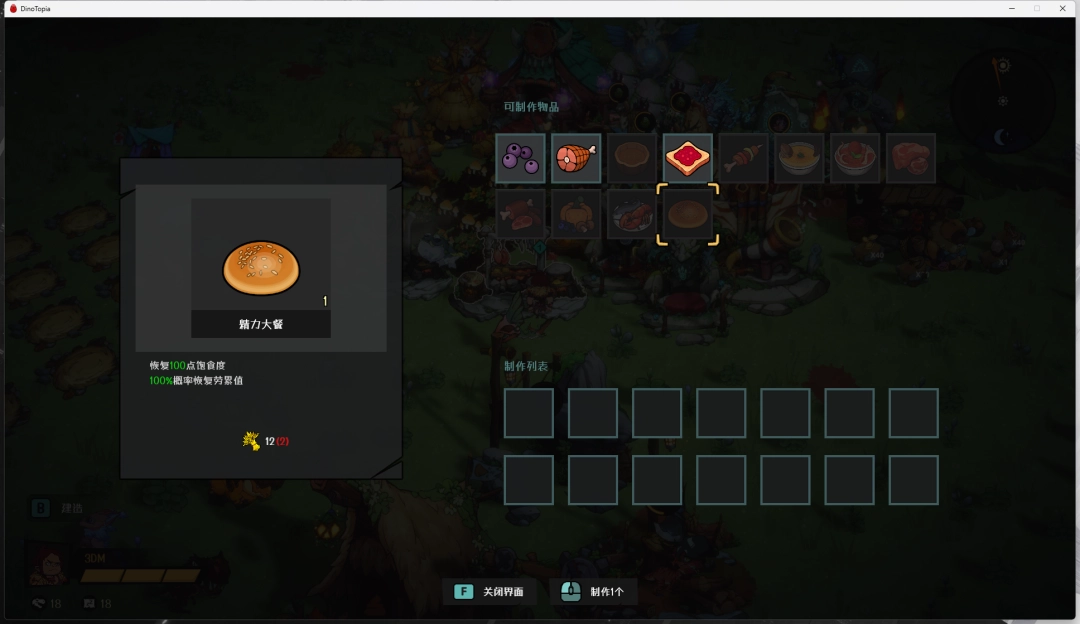The image size is (1080, 624).
Task: Choose the roasted ham recipe
Action: [576, 158]
